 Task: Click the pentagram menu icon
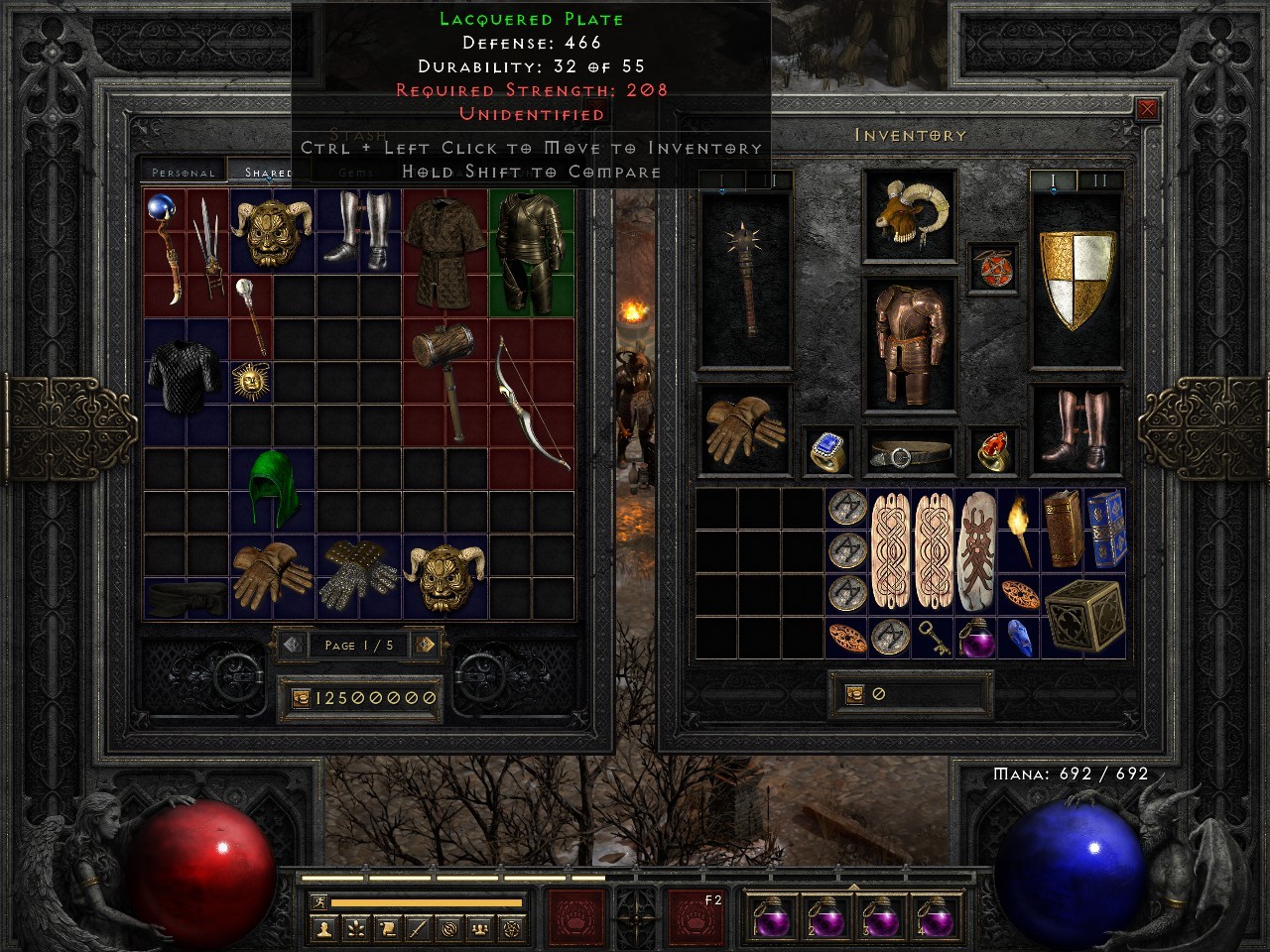click(511, 927)
